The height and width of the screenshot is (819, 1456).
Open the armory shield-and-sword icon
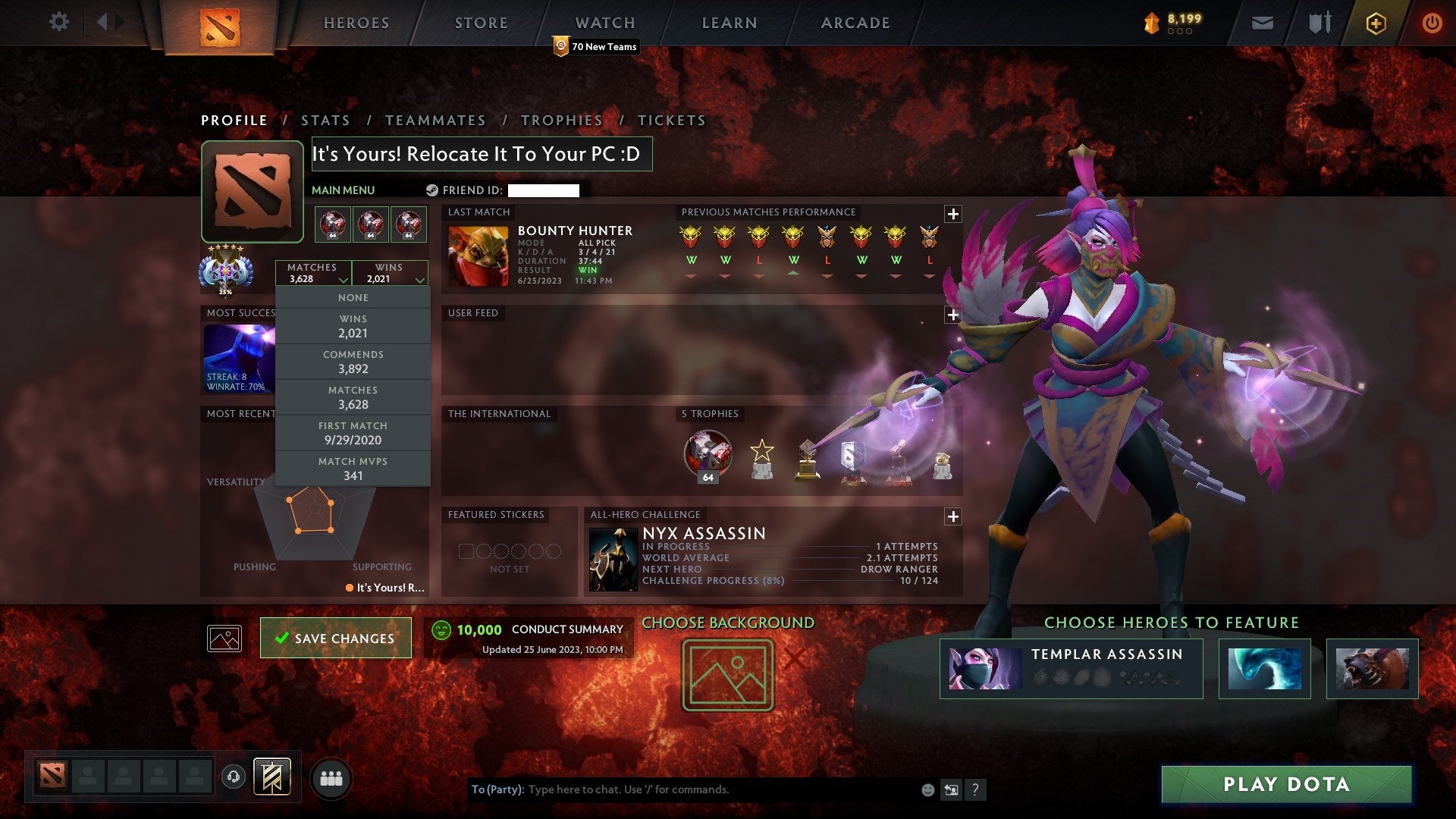[x=1318, y=23]
